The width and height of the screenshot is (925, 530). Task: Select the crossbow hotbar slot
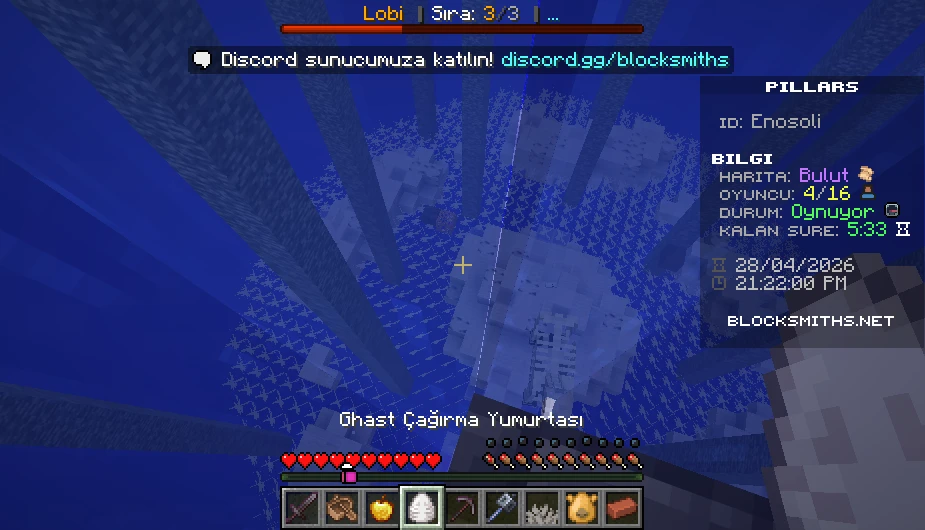tap(341, 507)
